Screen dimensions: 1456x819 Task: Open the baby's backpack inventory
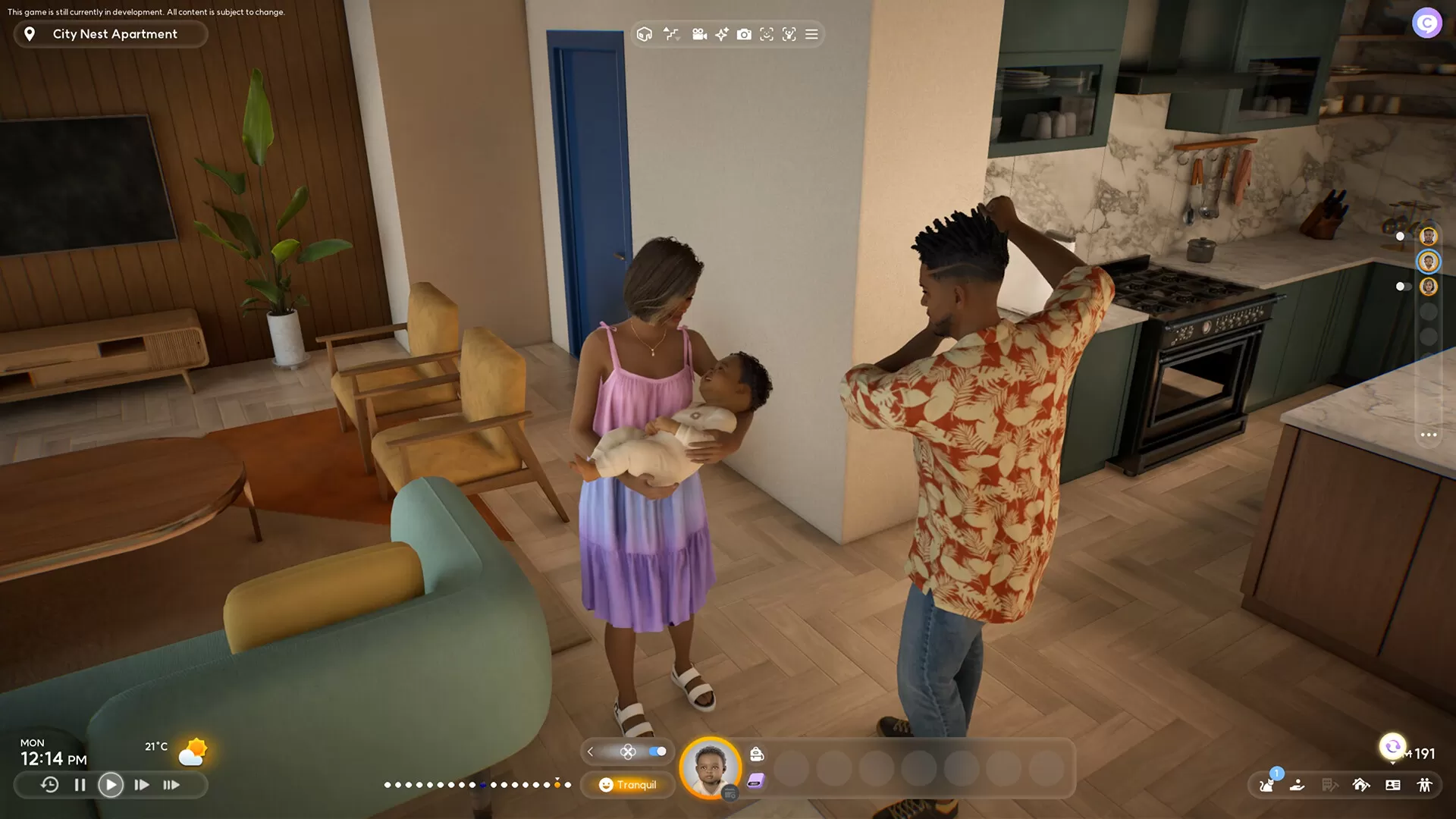pyautogui.click(x=756, y=754)
